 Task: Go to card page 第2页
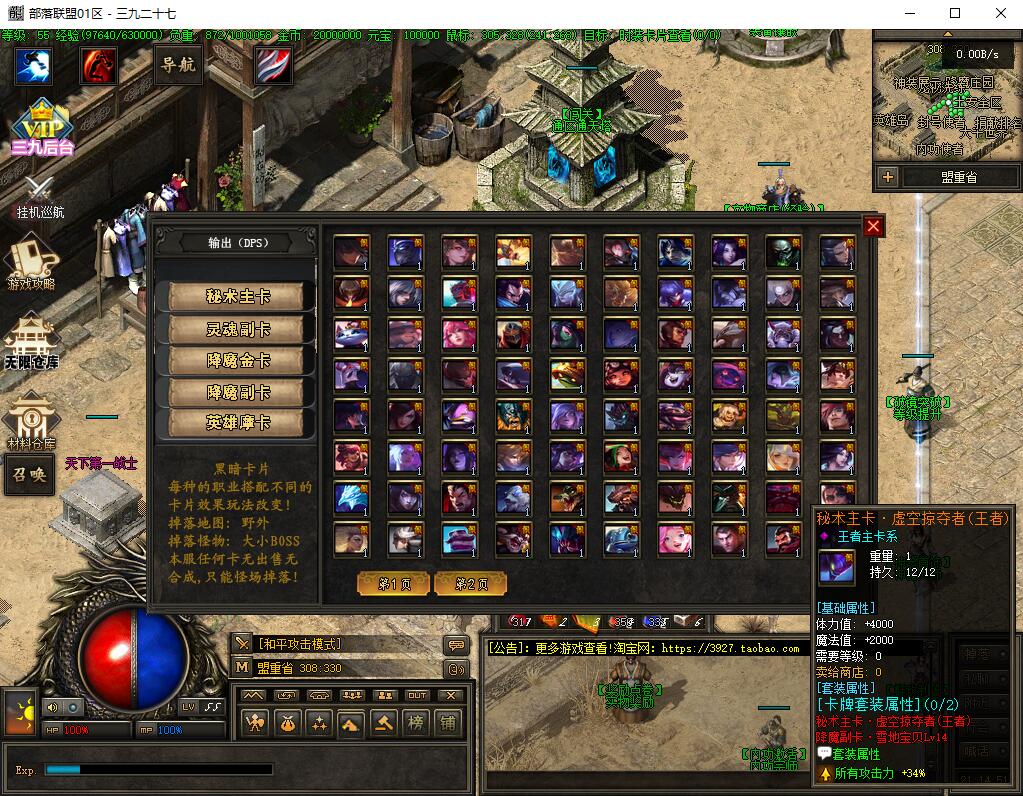[470, 583]
